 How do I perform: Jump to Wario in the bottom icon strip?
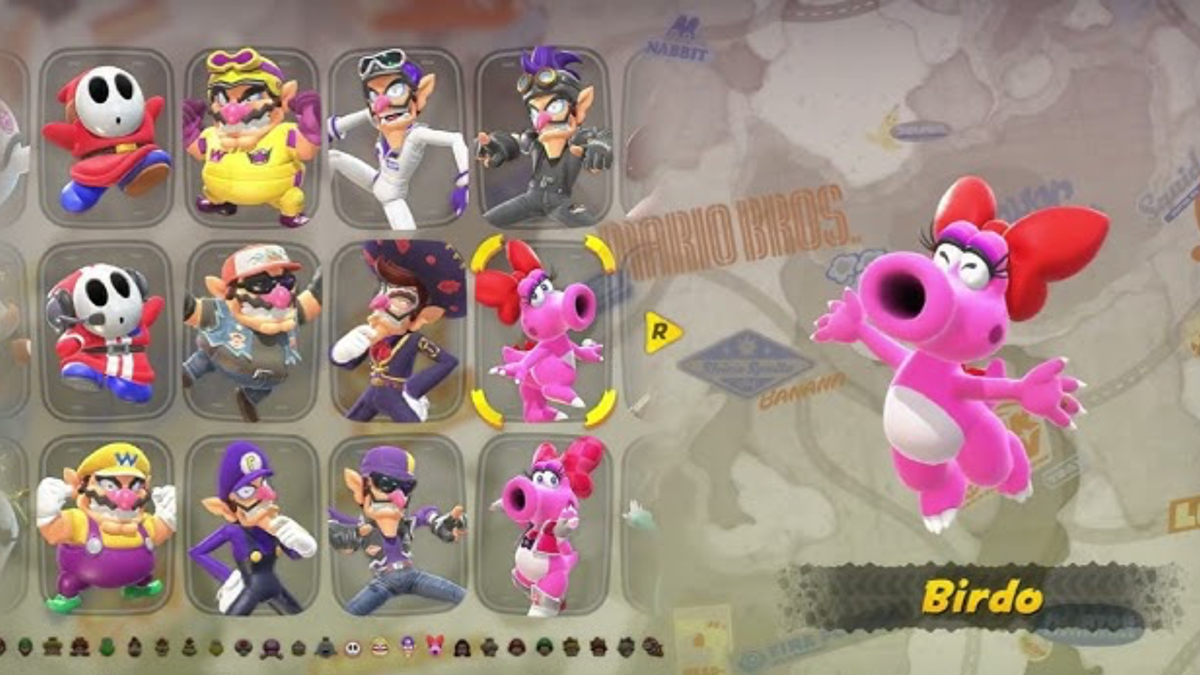380,647
